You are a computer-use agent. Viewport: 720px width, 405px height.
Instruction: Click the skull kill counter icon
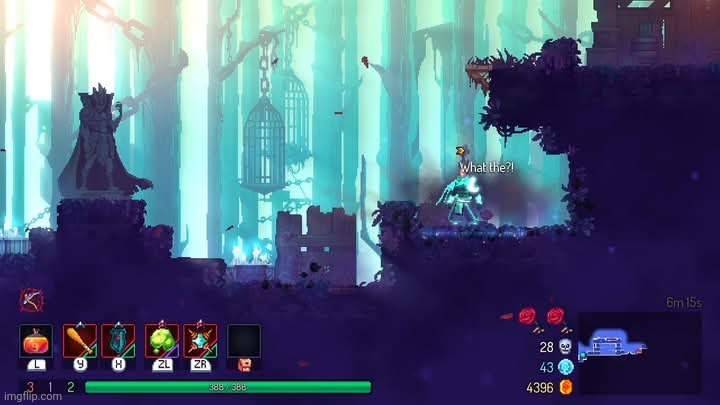tap(565, 347)
